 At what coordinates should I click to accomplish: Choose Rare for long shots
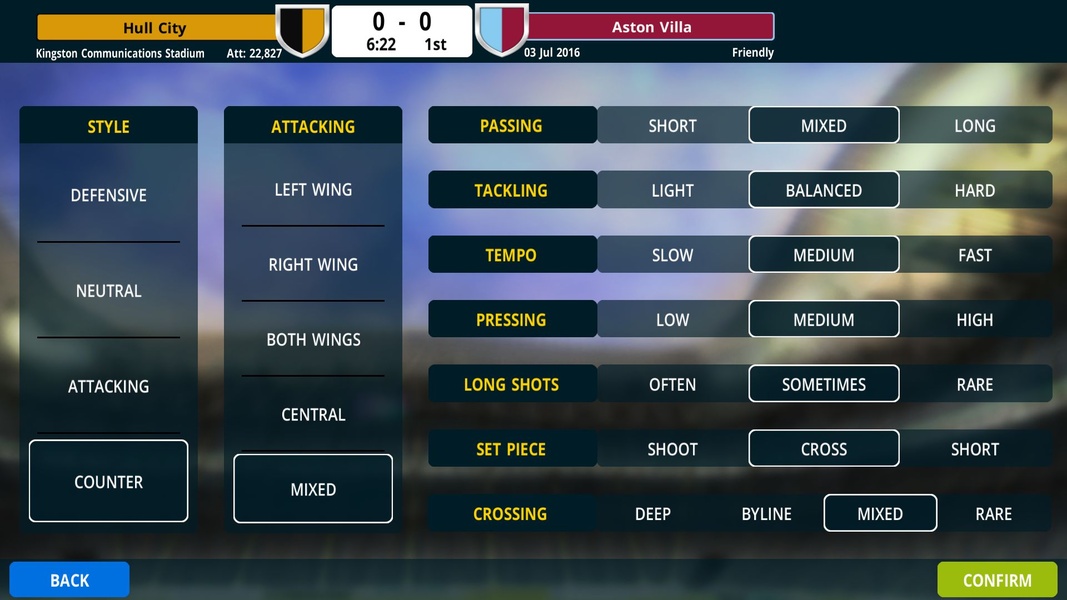pyautogui.click(x=974, y=384)
